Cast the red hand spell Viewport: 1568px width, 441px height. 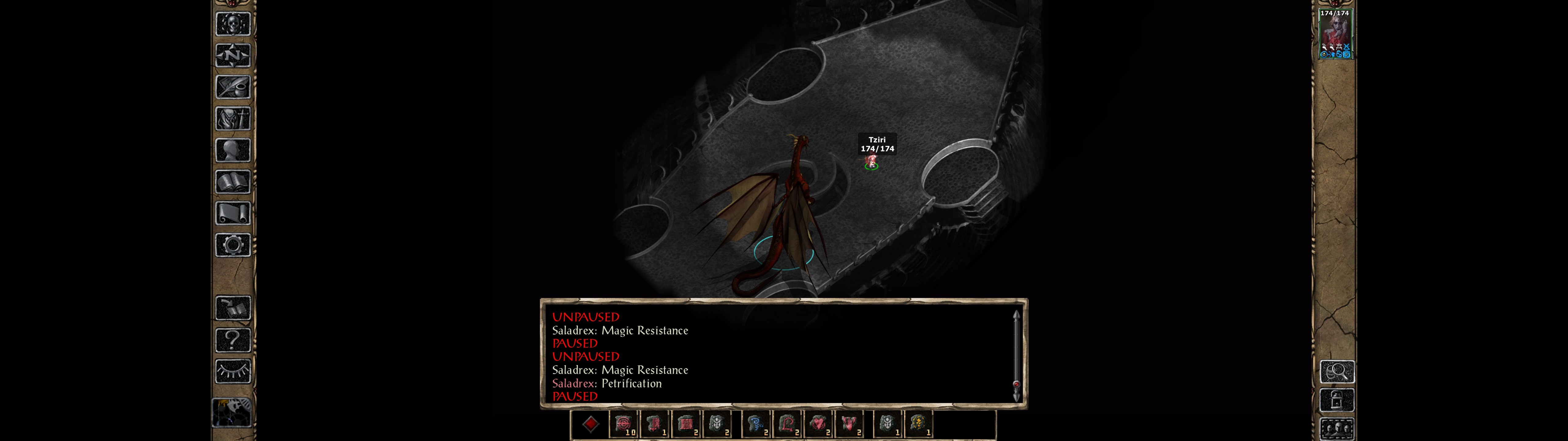click(849, 424)
